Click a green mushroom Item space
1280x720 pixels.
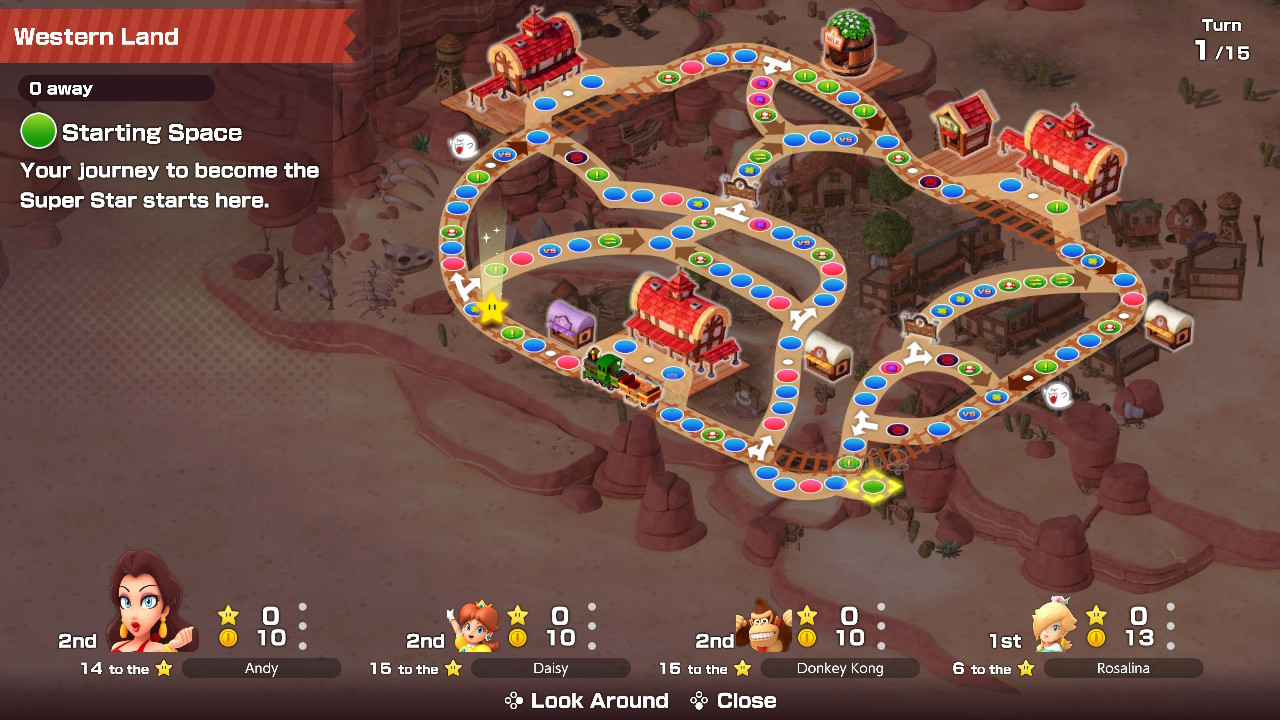click(x=451, y=232)
